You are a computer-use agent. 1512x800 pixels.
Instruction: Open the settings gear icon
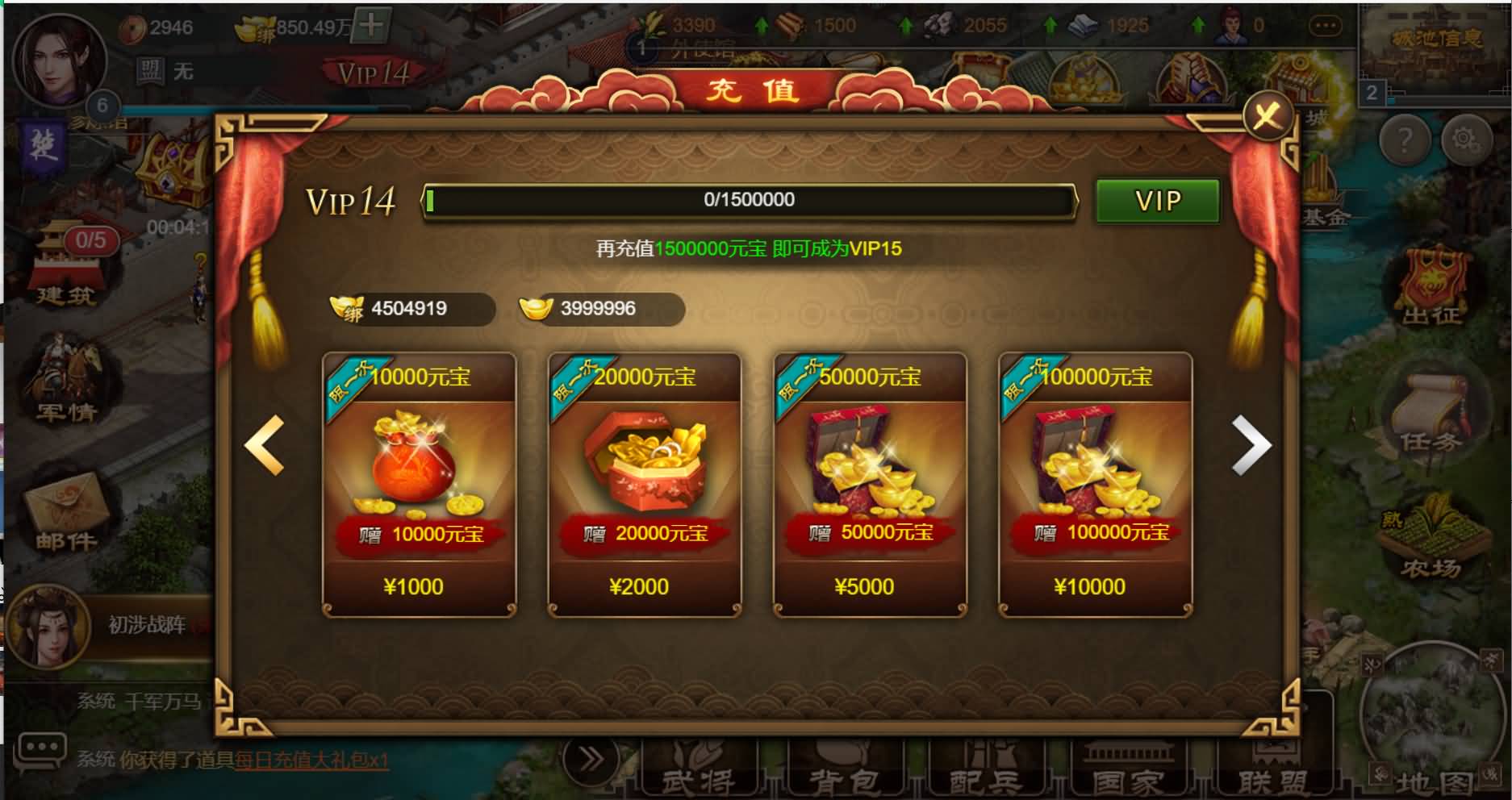click(1466, 140)
